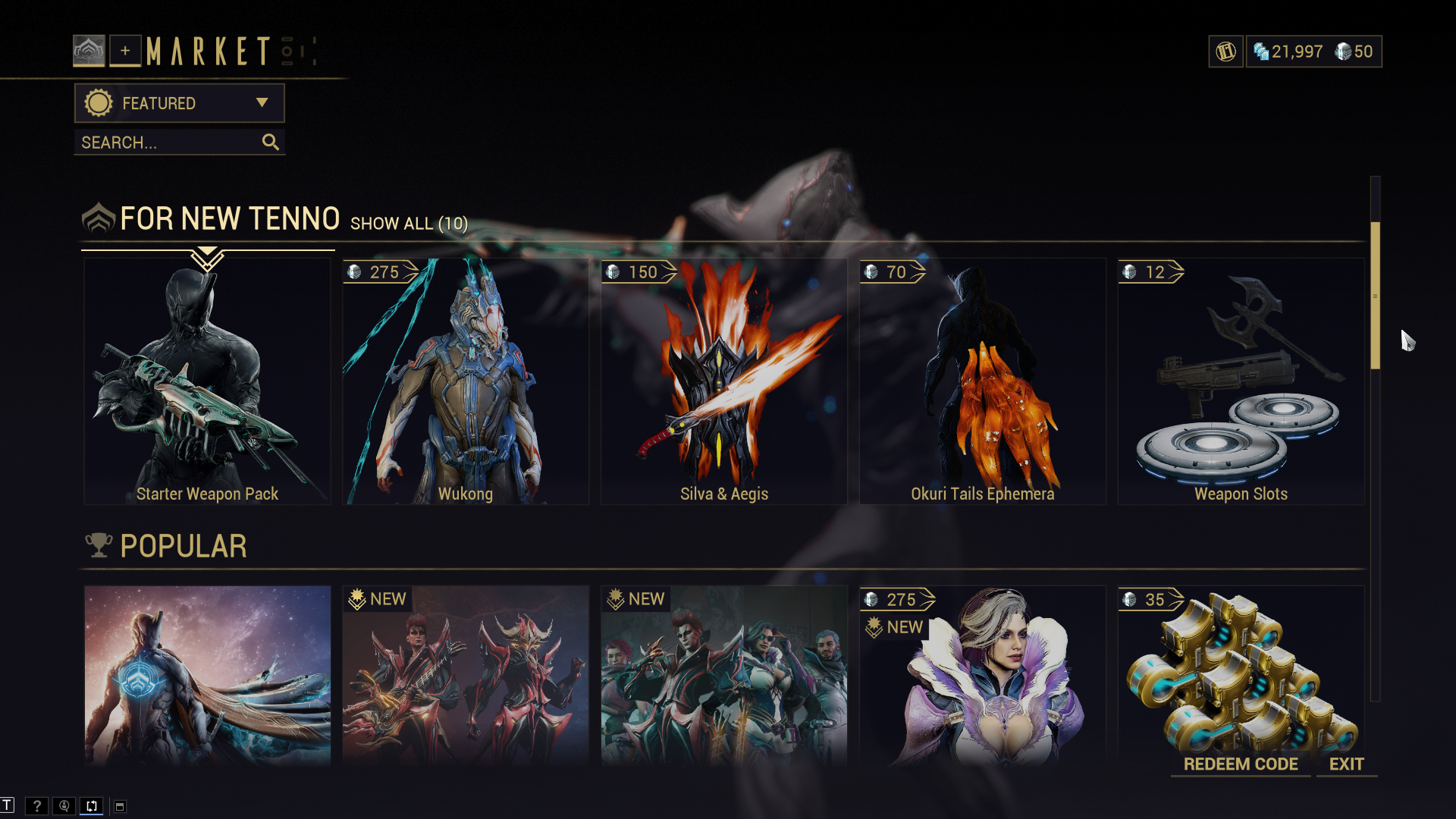This screenshot has width=1456, height=819.
Task: Choose the Silva & Aegis item
Action: tap(723, 381)
